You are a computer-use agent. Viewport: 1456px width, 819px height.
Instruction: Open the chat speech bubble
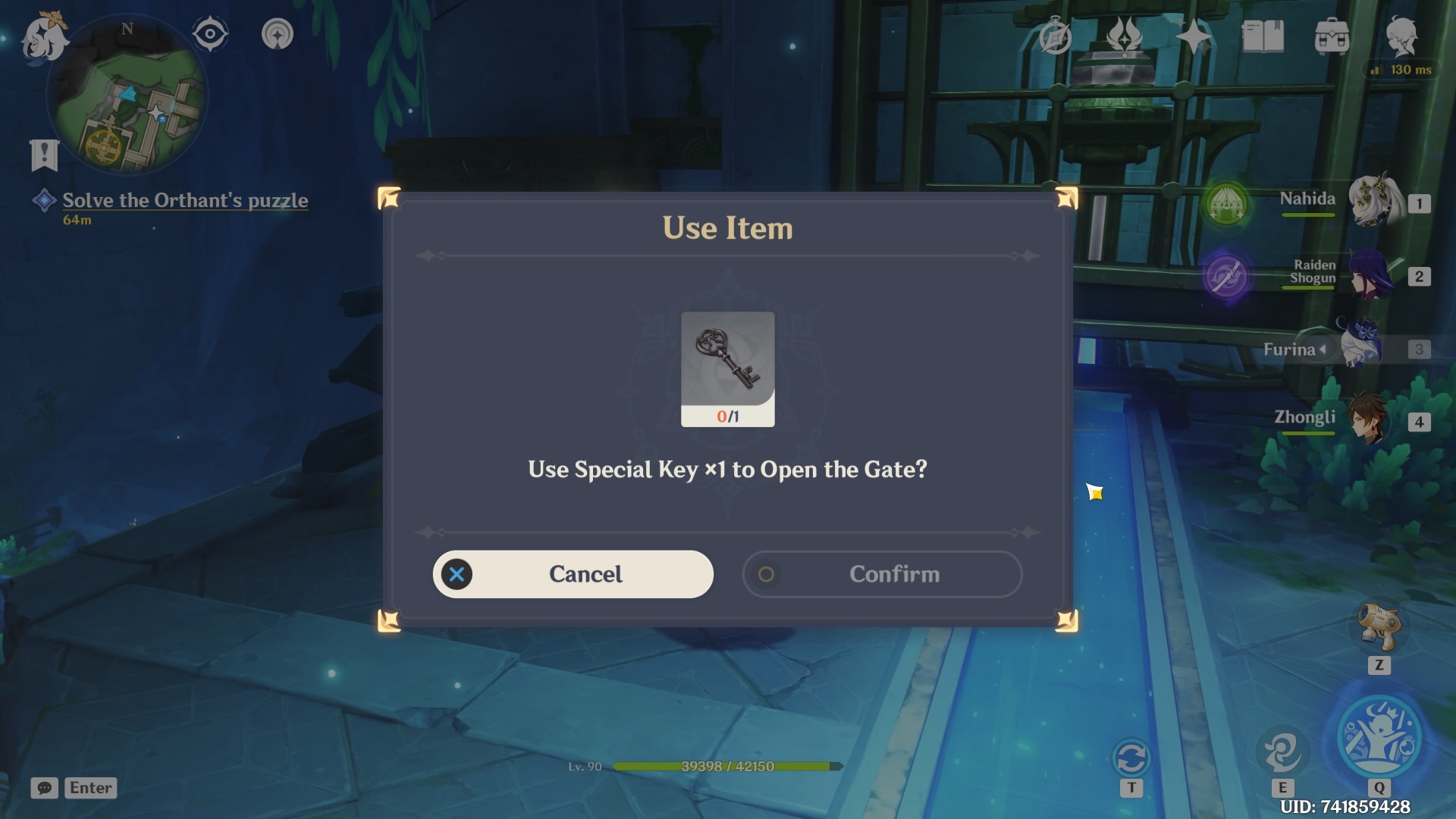pos(45,788)
